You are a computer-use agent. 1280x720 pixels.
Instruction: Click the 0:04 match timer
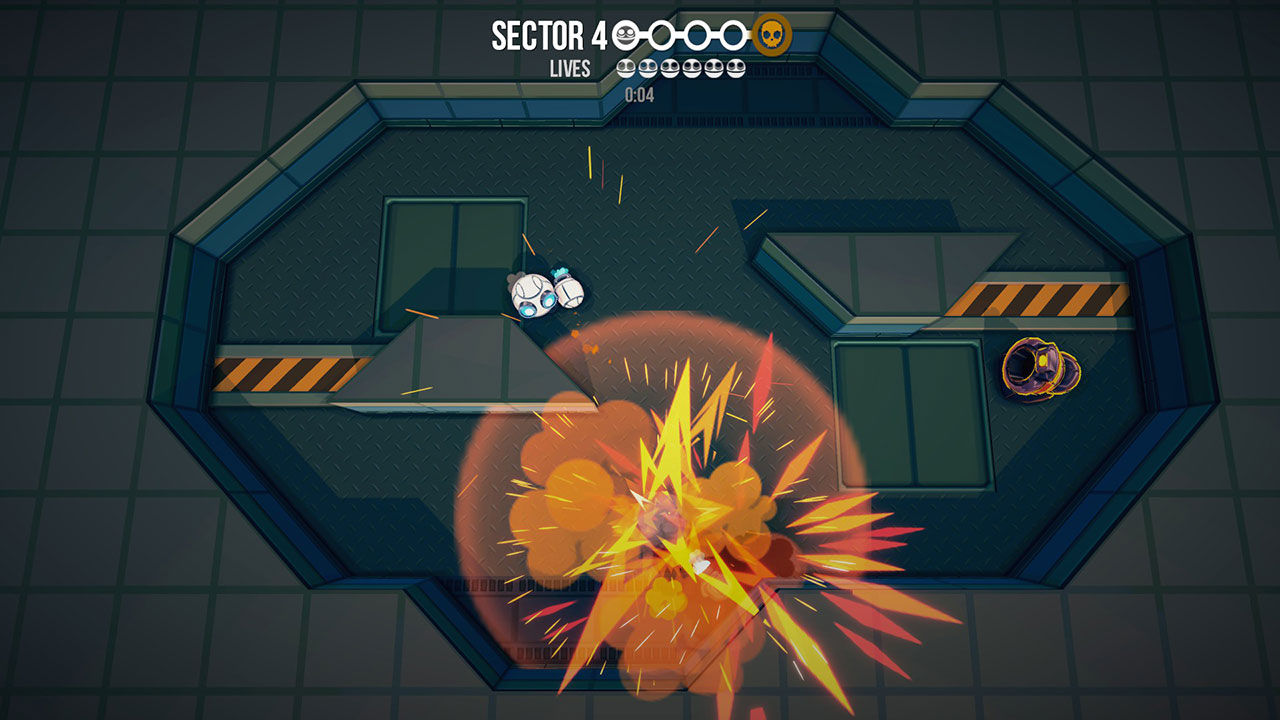pos(640,95)
